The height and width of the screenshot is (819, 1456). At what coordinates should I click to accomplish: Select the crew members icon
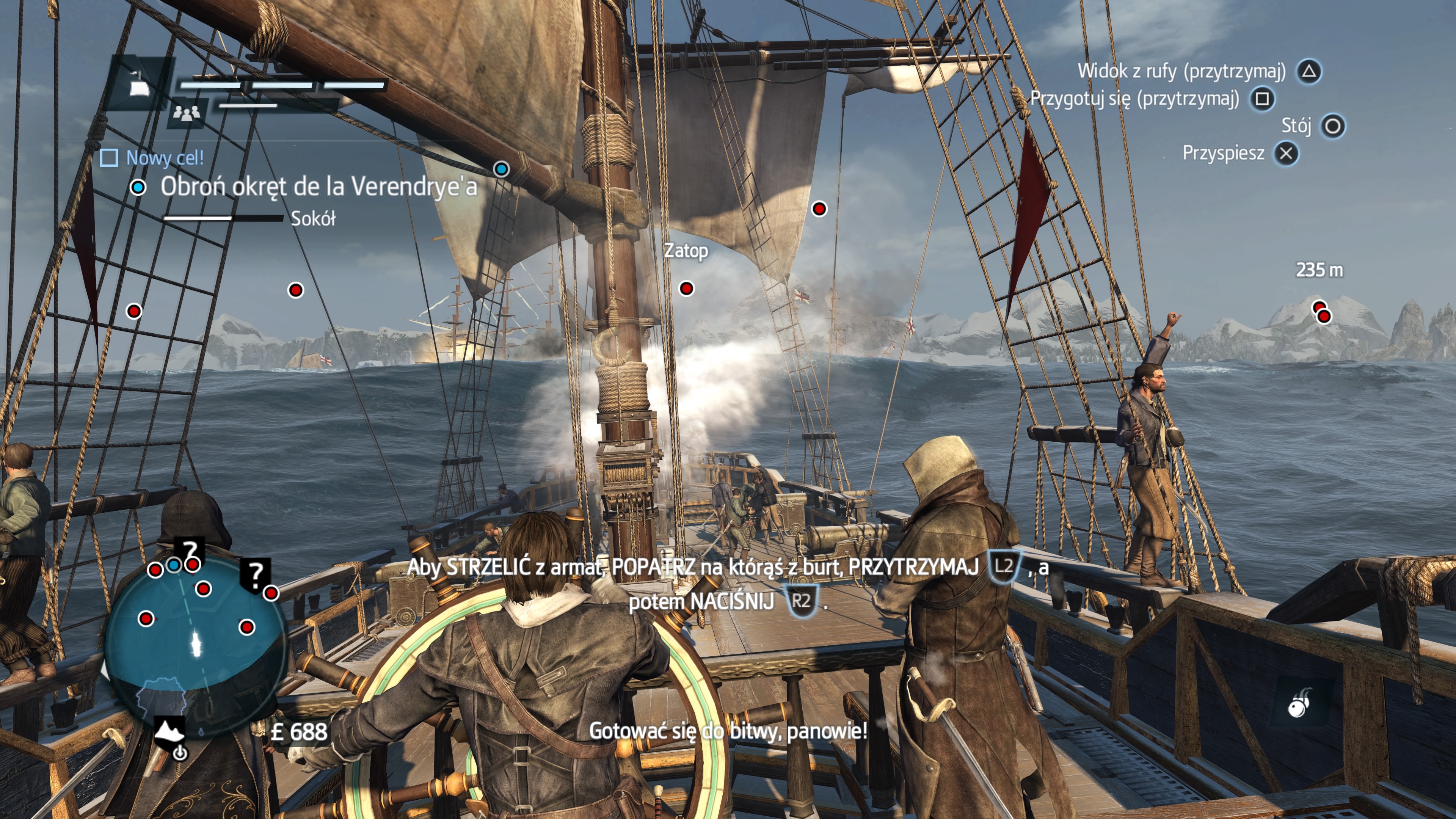(187, 113)
